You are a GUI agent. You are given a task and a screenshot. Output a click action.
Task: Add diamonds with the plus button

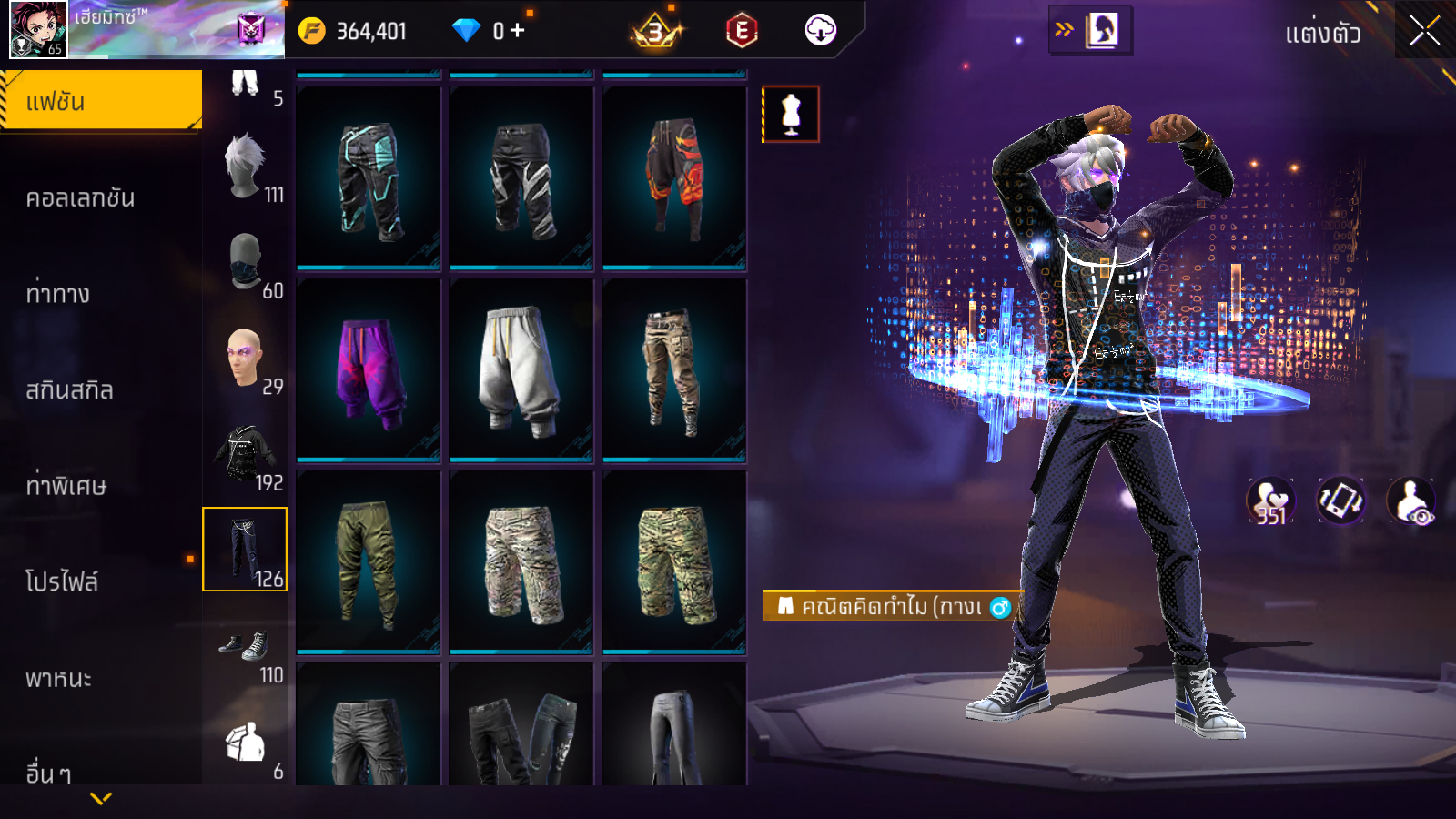coord(518,31)
